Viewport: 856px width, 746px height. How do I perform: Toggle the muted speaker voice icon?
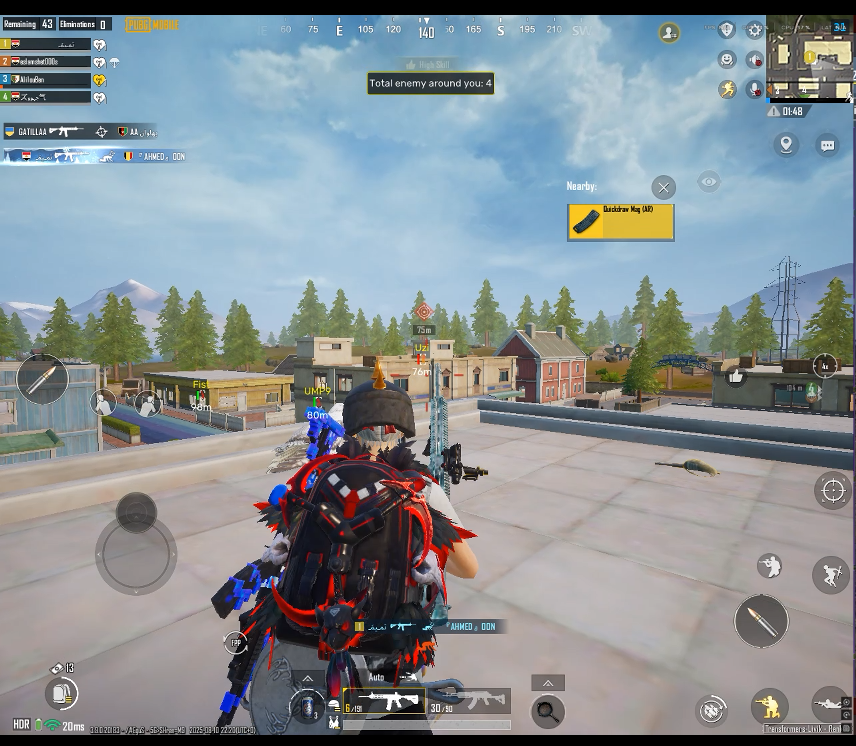[x=755, y=60]
